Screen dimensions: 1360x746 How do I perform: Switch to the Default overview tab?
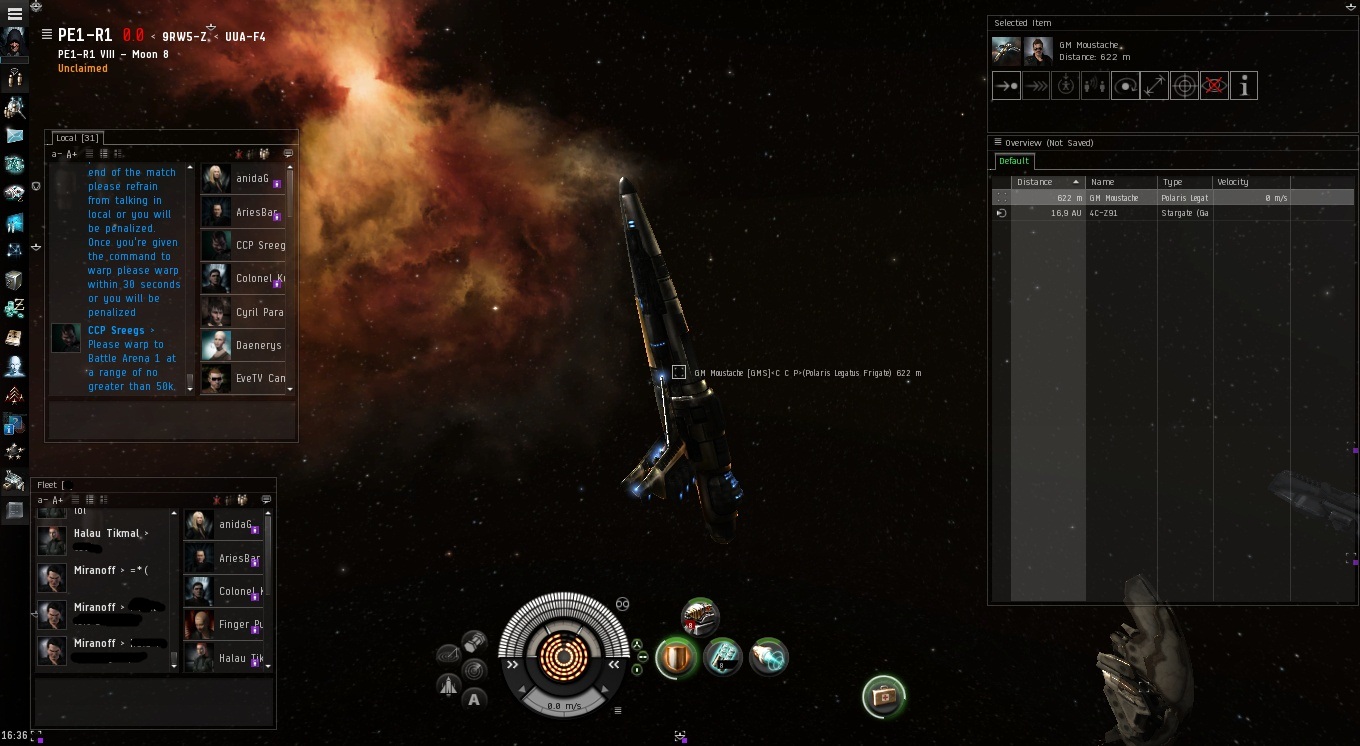pyautogui.click(x=1014, y=161)
